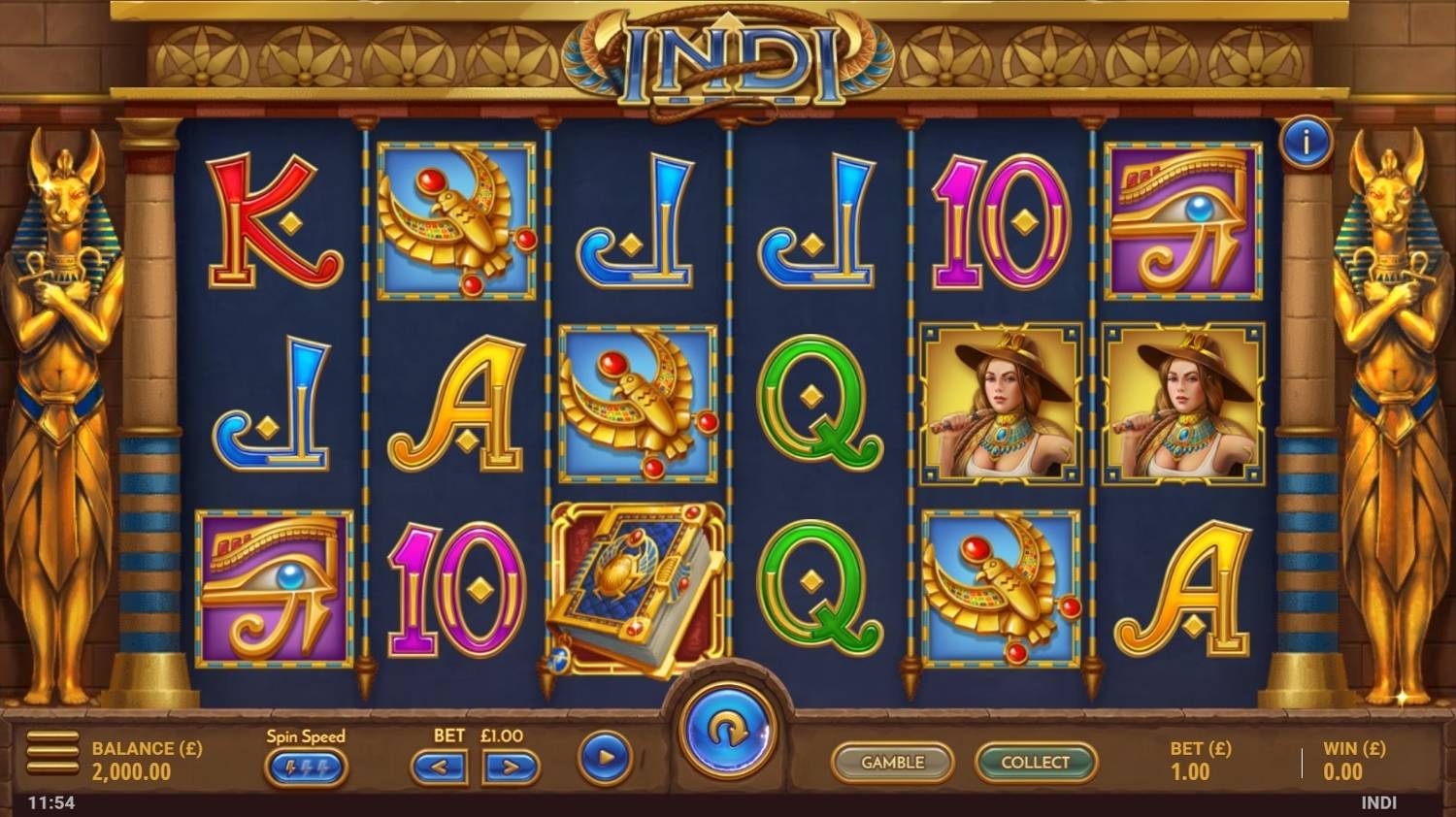Screen dimensions: 1456x817
Task: Open the game info panel
Action: pos(1309,140)
